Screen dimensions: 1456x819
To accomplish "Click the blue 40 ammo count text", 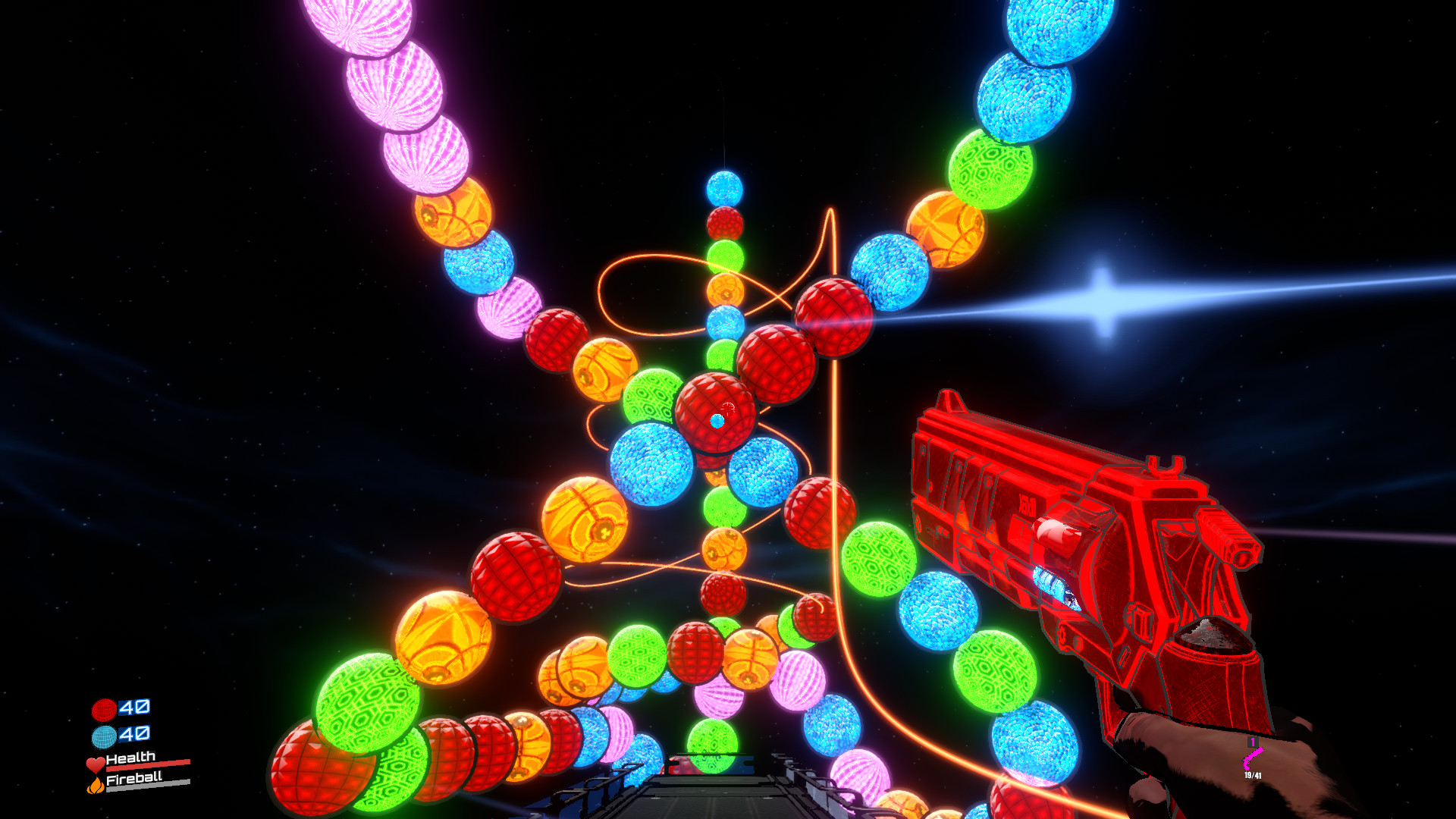I will coord(134,733).
